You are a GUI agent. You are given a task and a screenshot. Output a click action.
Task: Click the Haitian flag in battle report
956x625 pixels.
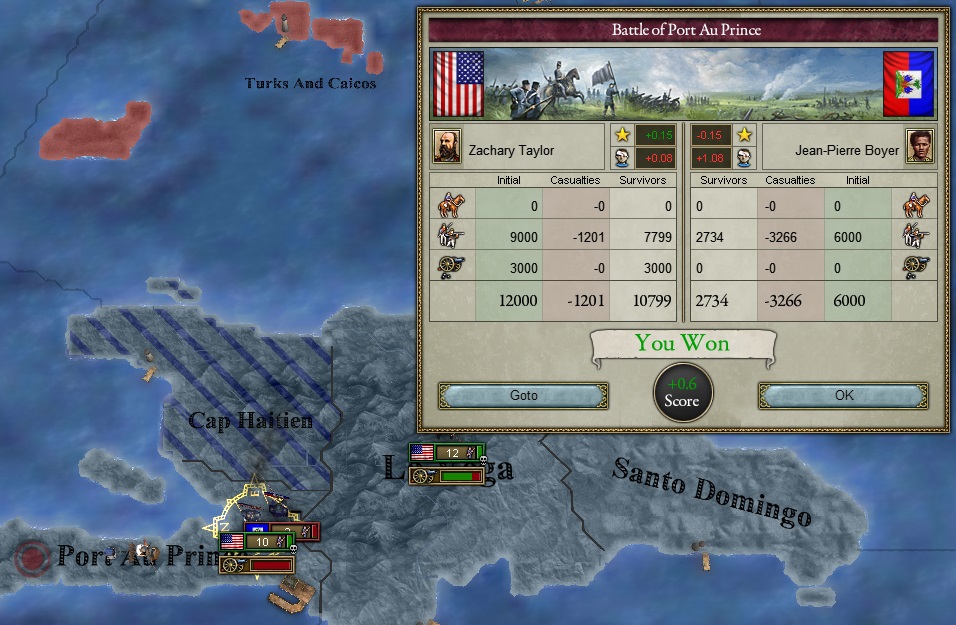908,84
